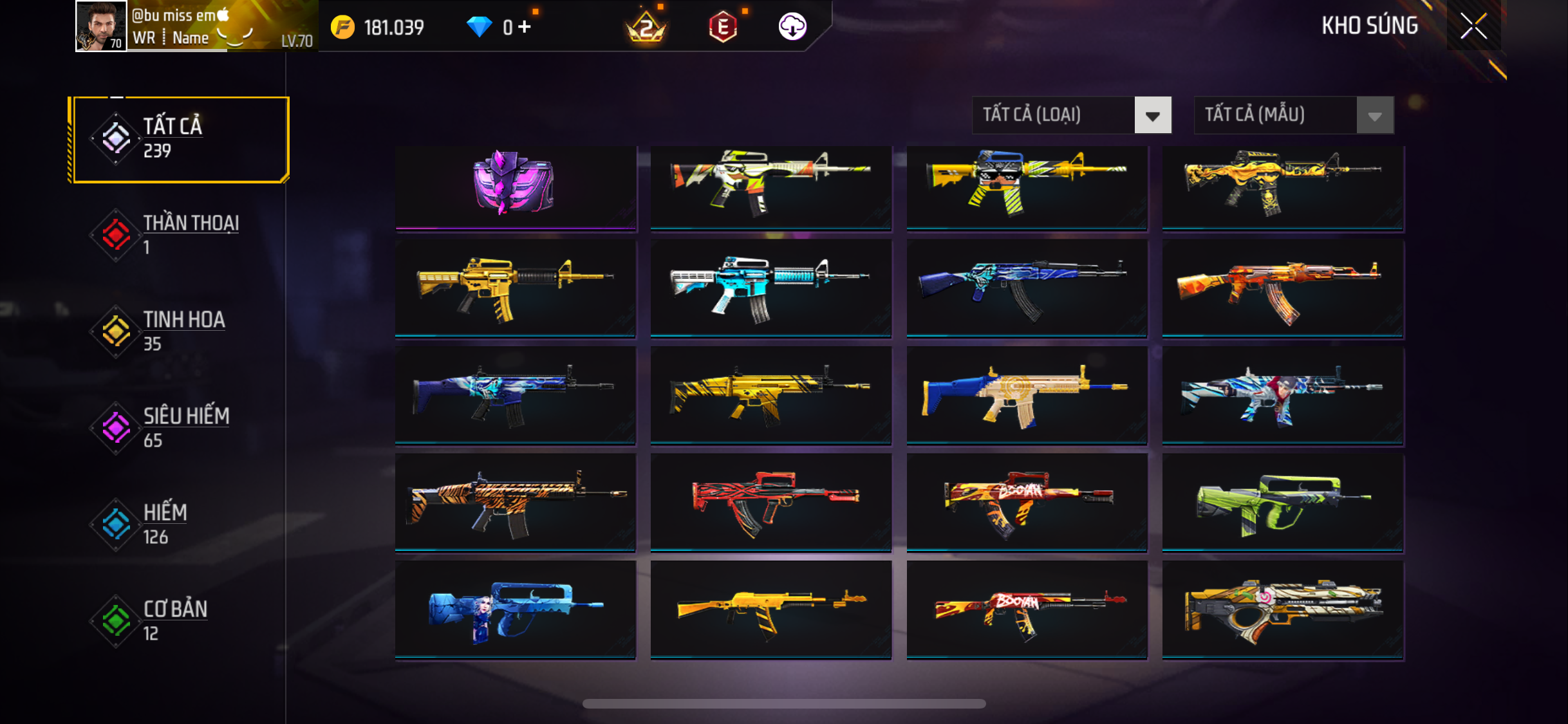Open the gold crown rank icon
The image size is (1568, 724).
646,27
